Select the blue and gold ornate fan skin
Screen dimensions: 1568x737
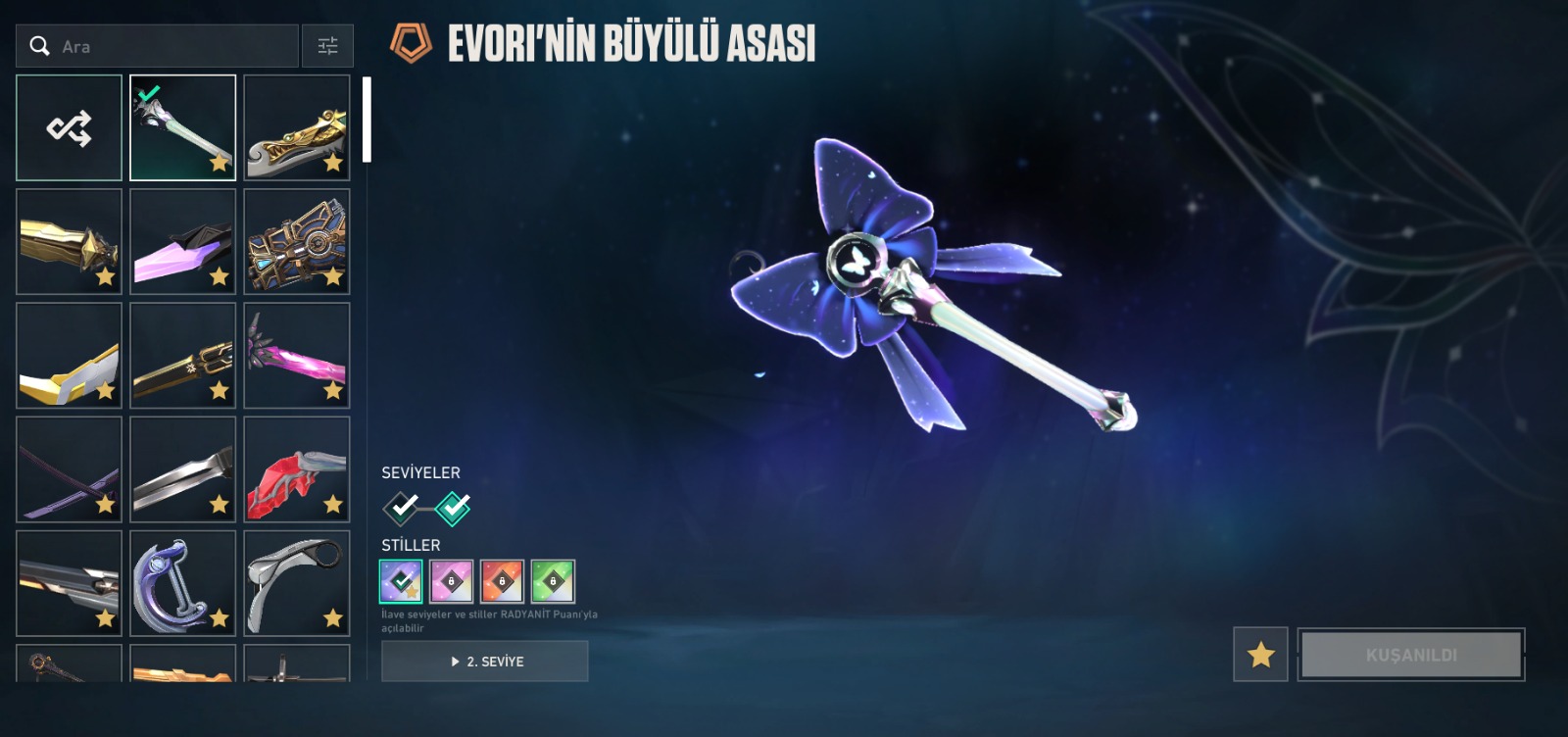[297, 242]
